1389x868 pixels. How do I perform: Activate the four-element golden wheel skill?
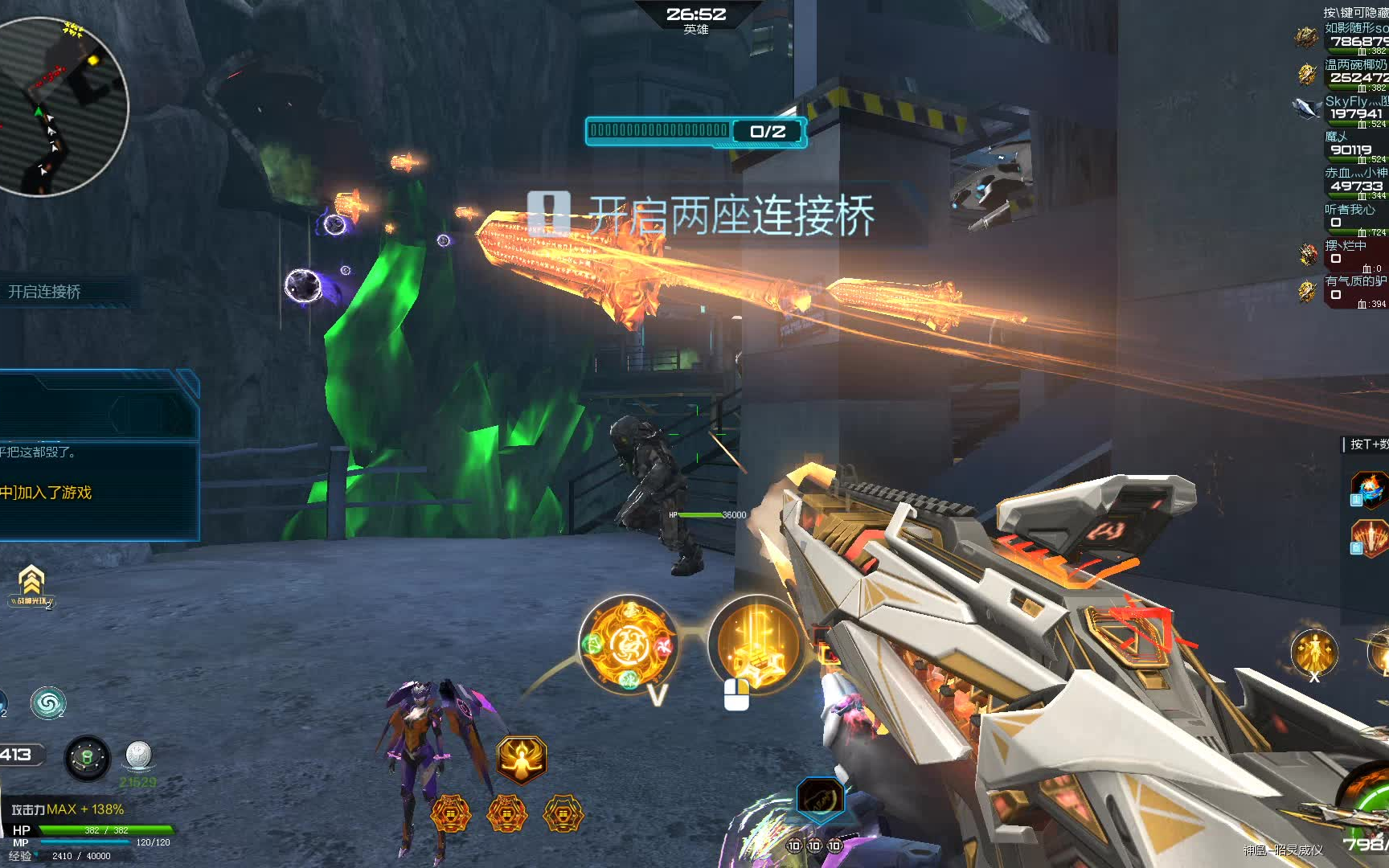tap(629, 645)
